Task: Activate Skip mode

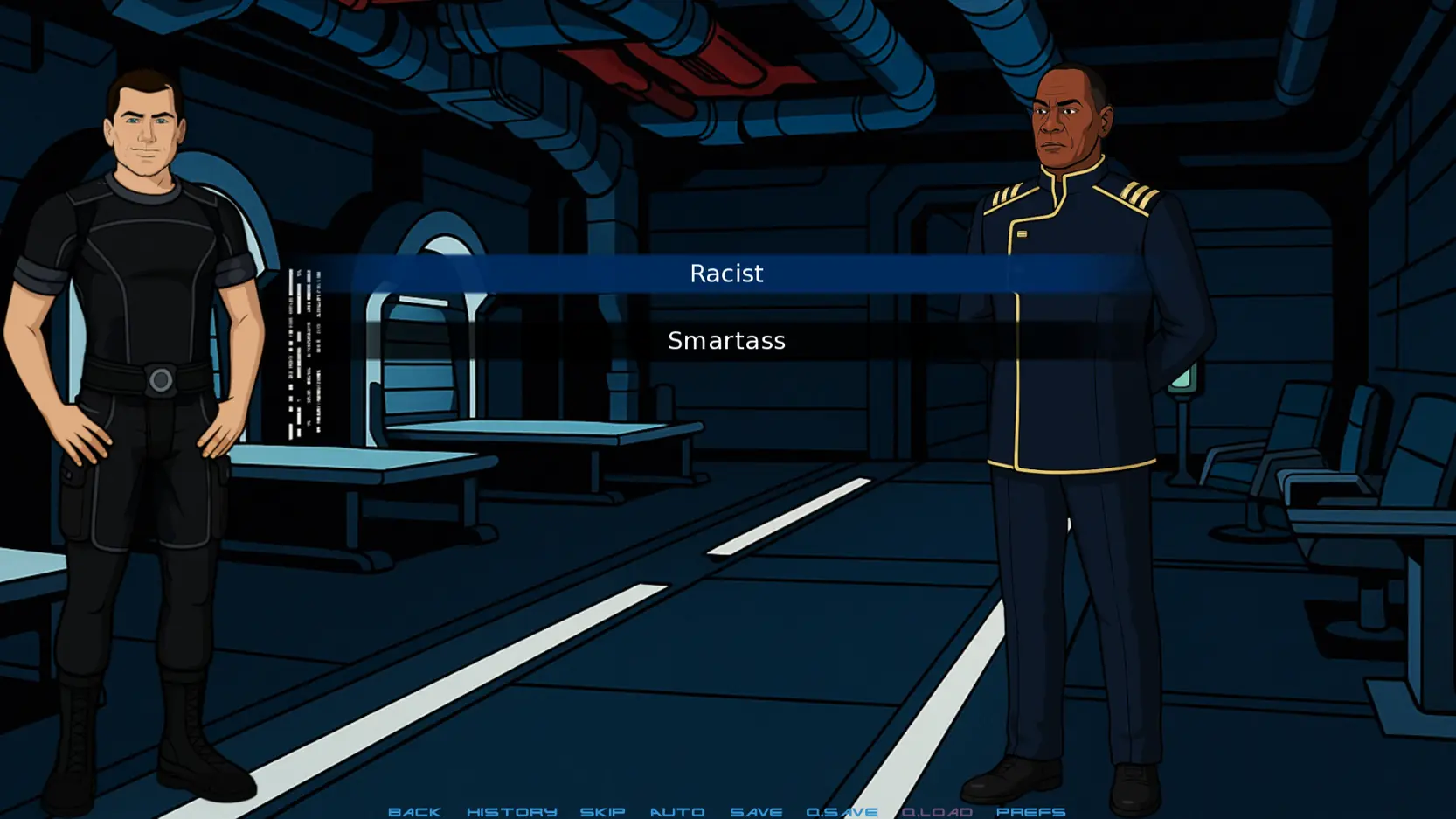Action: tap(602, 811)
